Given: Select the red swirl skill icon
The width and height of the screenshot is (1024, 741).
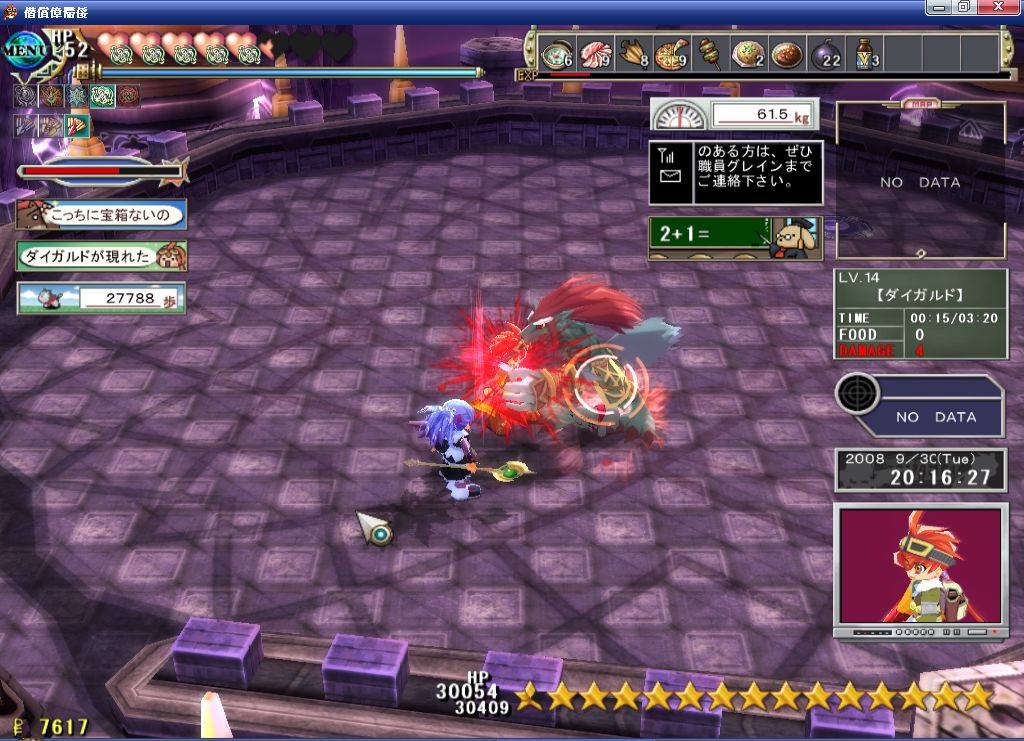Looking at the screenshot, I should (127, 96).
